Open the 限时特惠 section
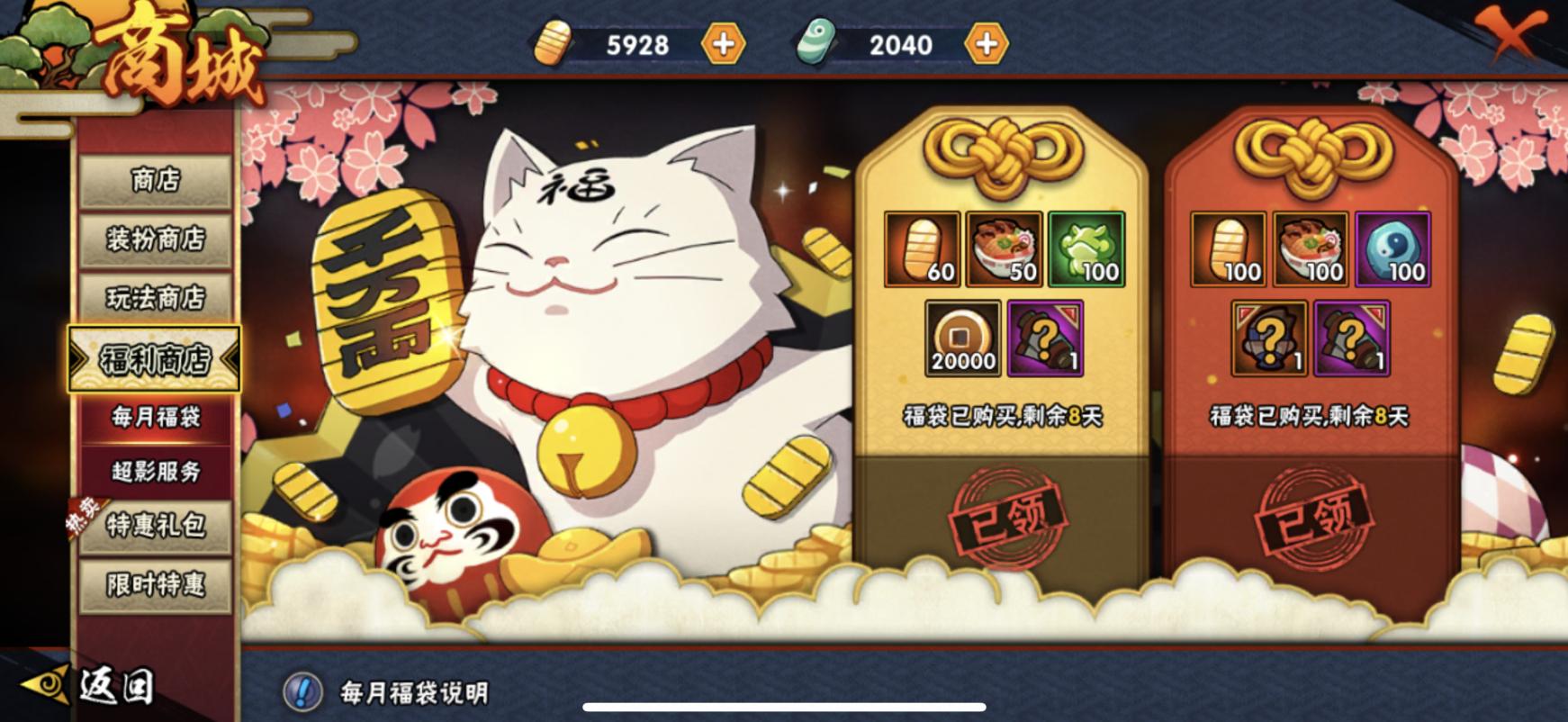 click(x=154, y=584)
